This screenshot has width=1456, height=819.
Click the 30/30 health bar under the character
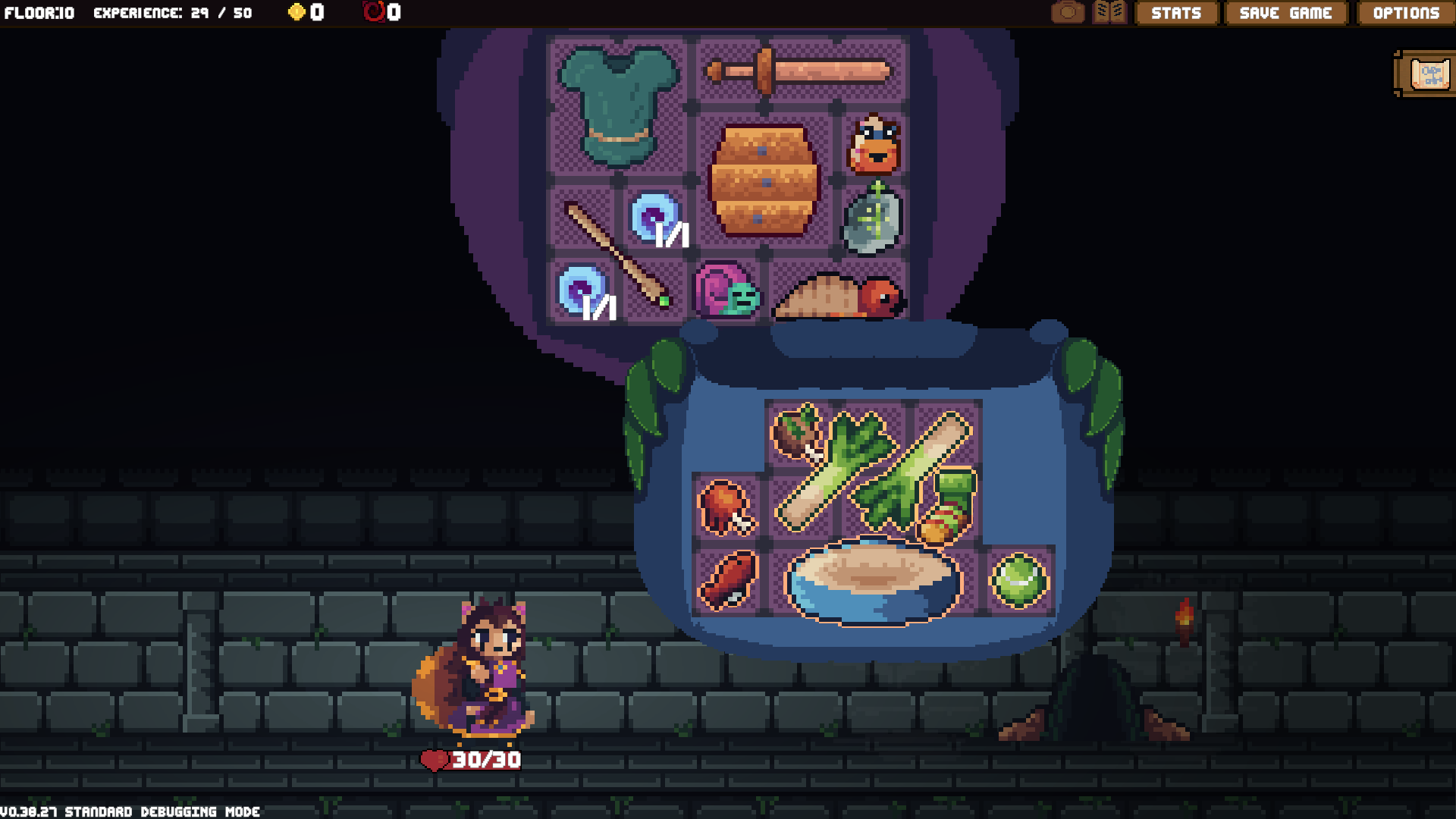point(472,759)
